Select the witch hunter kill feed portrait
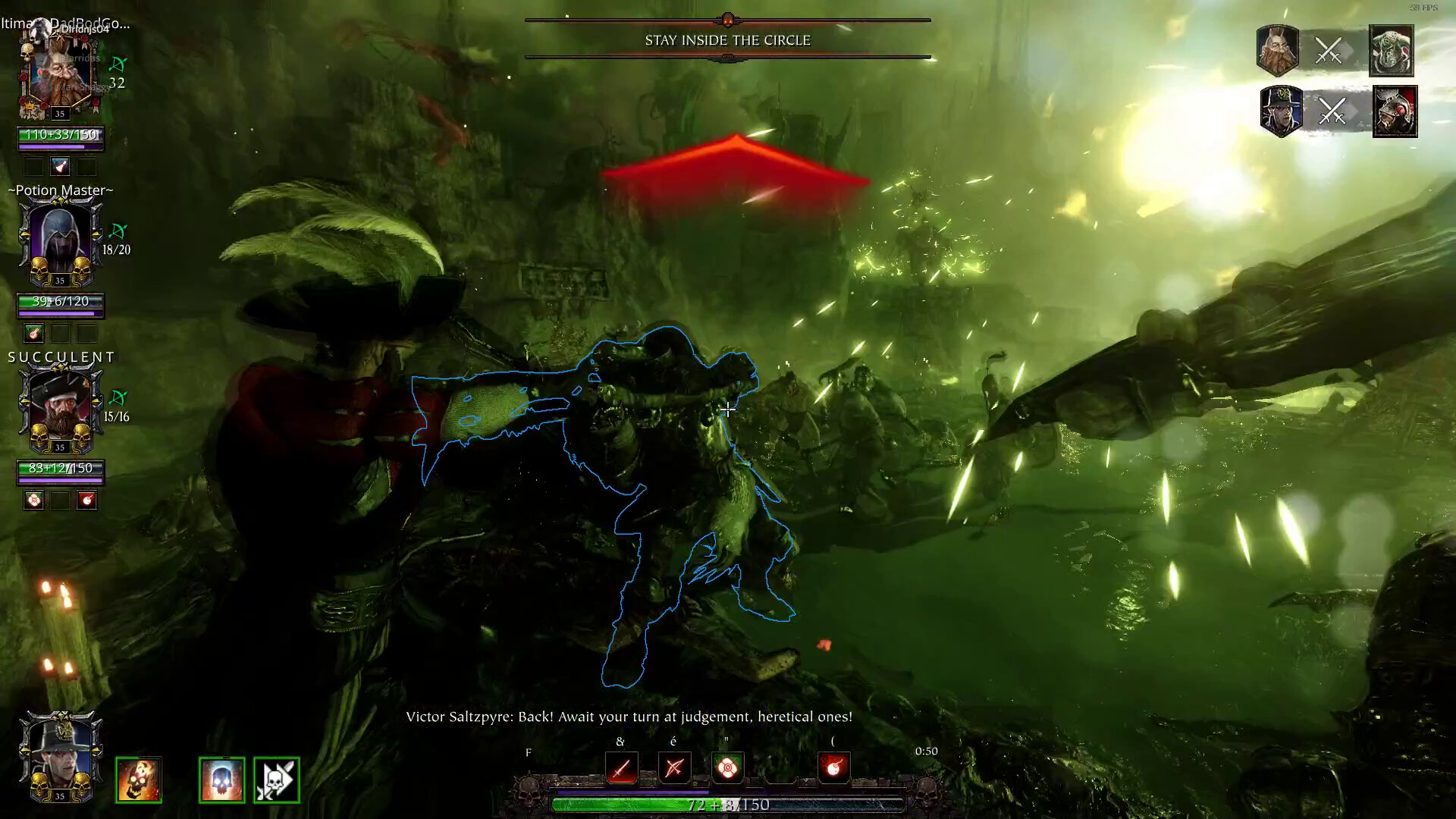This screenshot has height=819, width=1456. click(1281, 111)
